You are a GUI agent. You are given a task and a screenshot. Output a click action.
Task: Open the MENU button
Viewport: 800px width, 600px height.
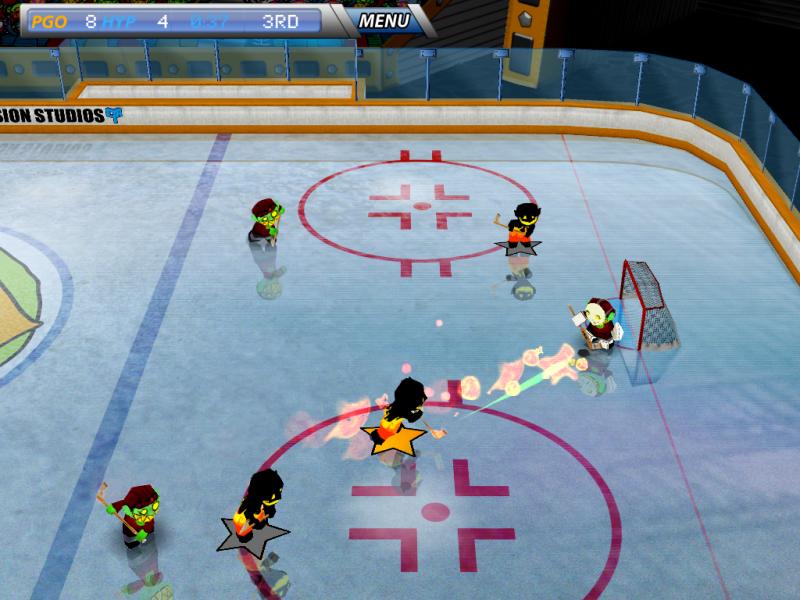[383, 20]
